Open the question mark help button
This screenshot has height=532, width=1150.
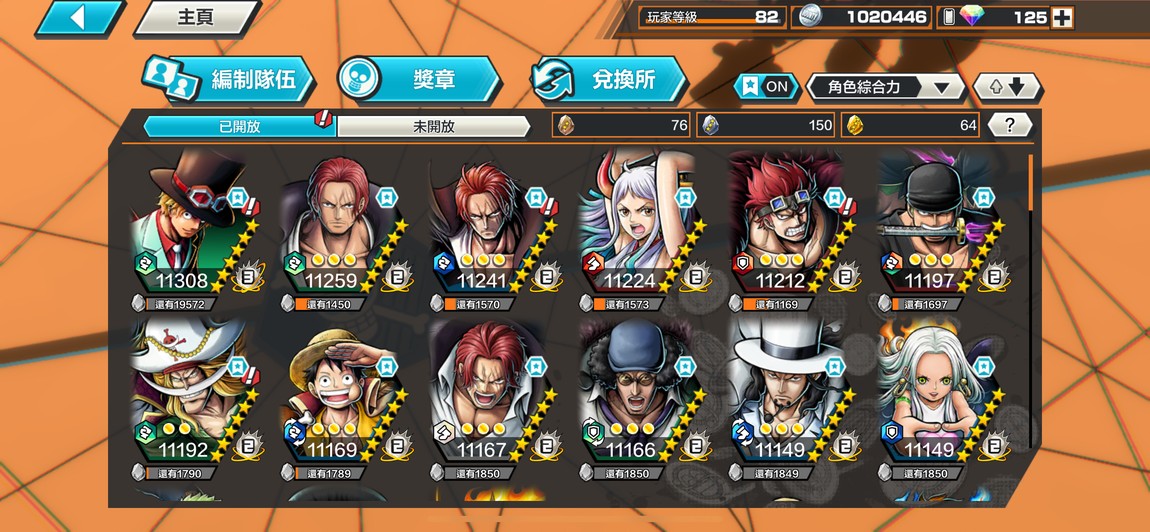(x=1010, y=125)
